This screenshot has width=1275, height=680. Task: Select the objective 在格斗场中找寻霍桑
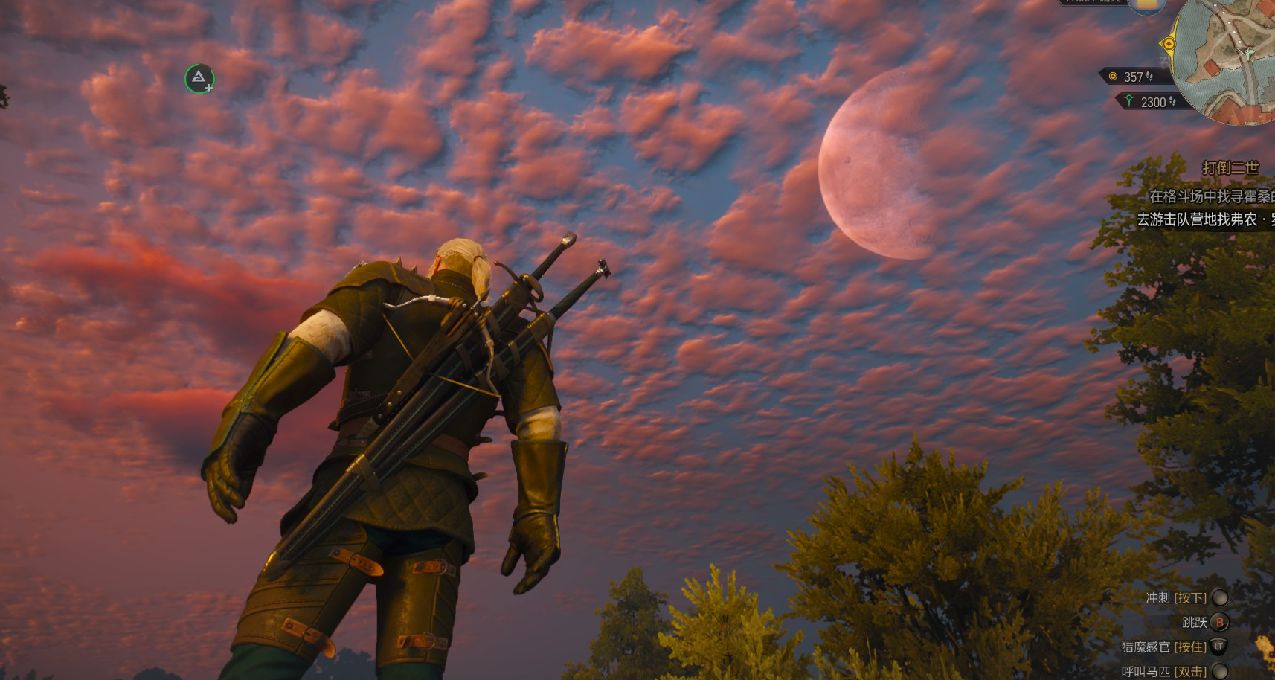coord(1211,196)
